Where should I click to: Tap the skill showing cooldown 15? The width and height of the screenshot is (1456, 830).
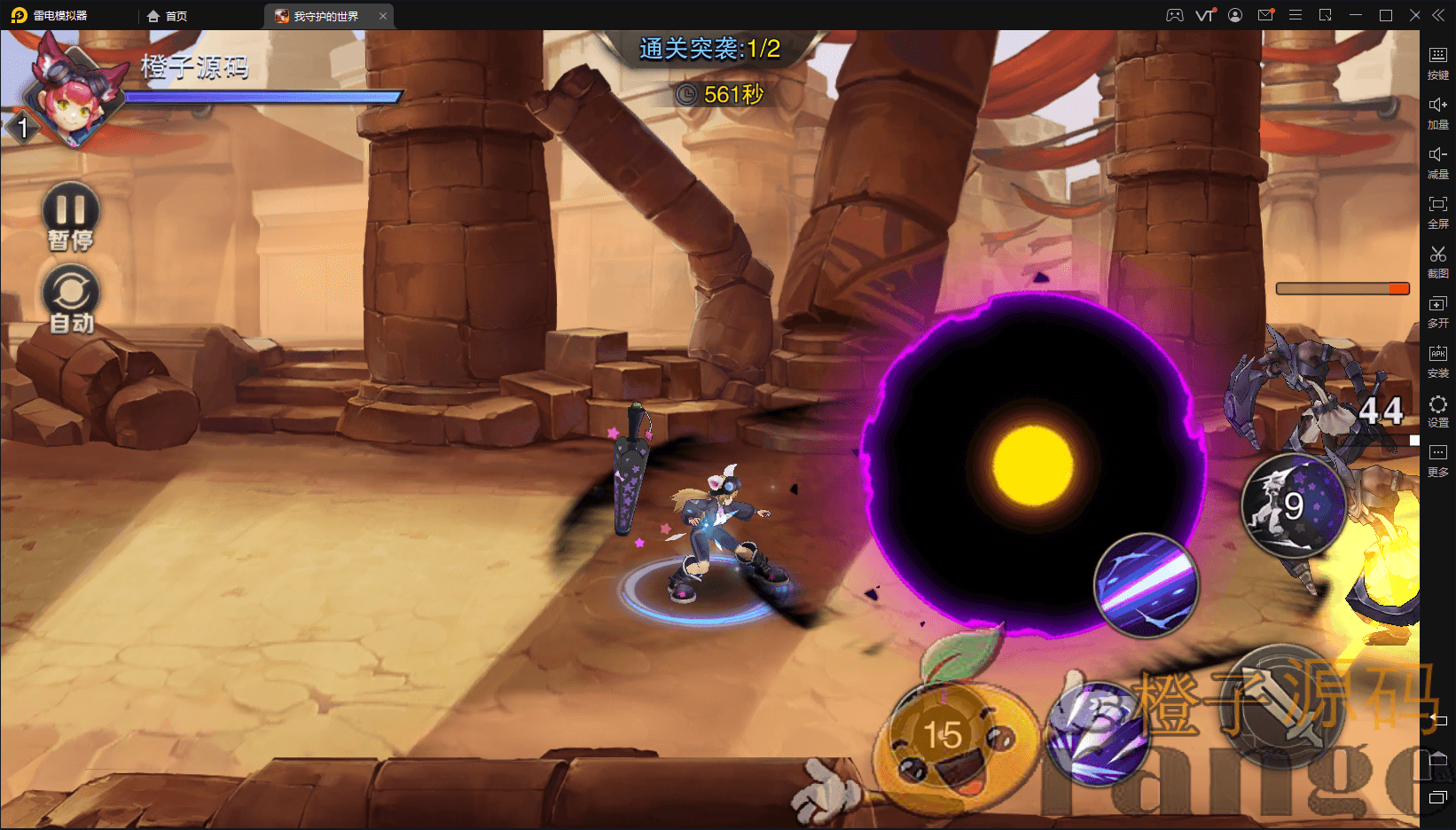[944, 734]
